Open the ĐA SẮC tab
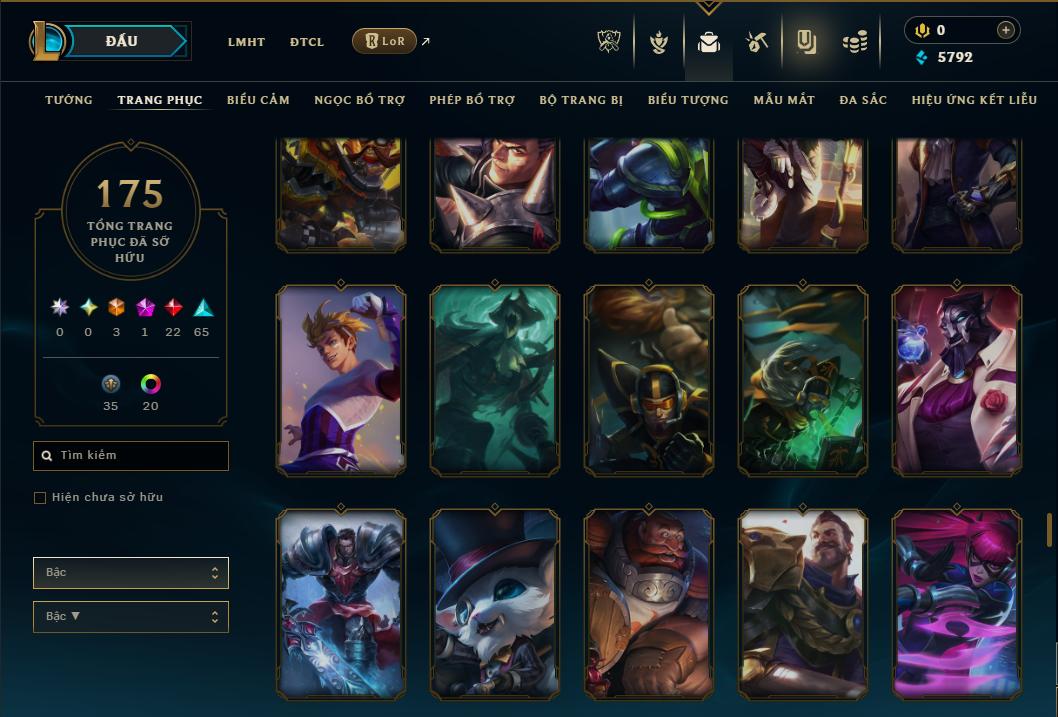This screenshot has width=1058, height=717. tap(863, 100)
